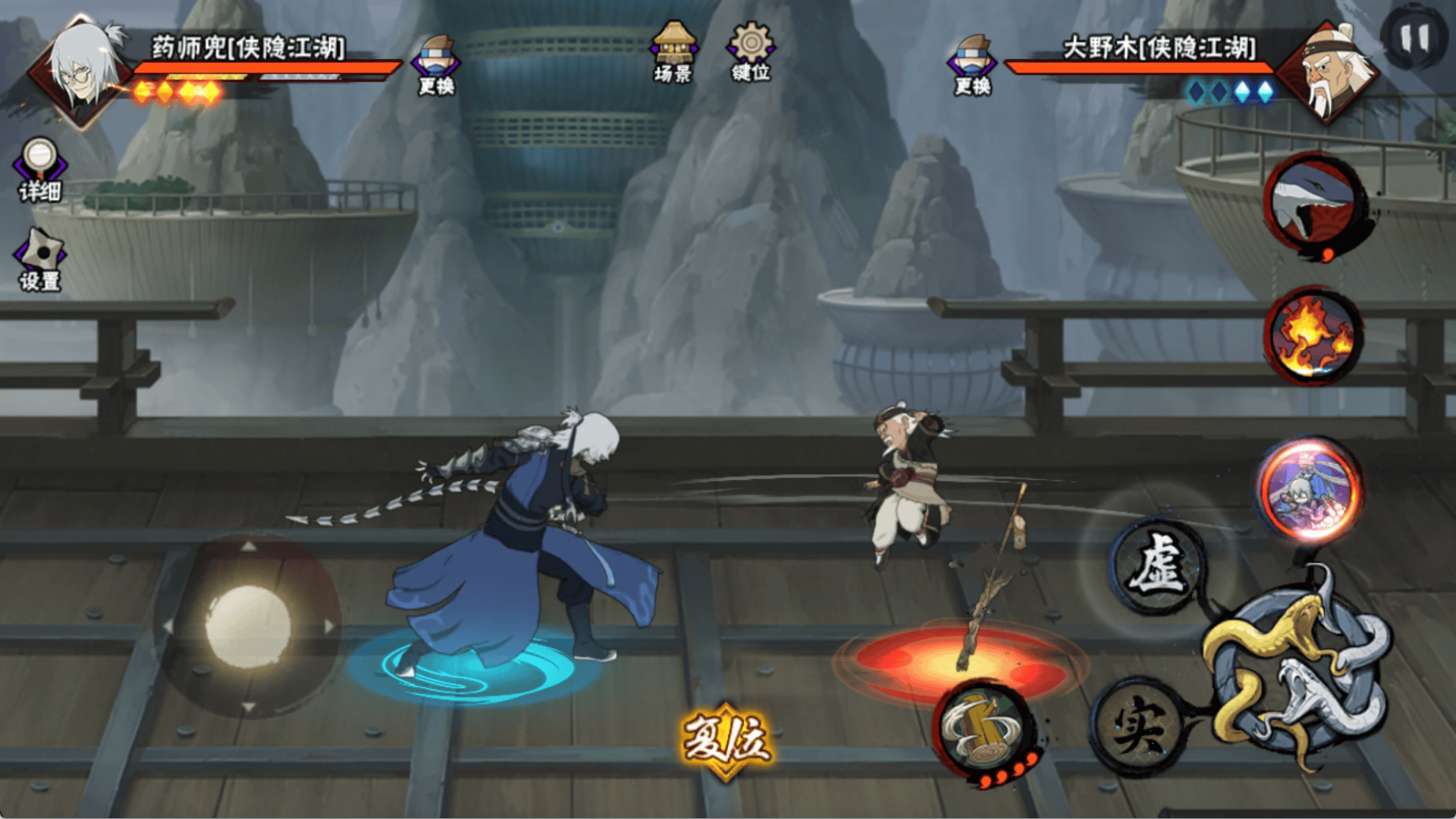Screen dimensions: 1456x819
Task: Use the log substitution technique
Action: [985, 730]
